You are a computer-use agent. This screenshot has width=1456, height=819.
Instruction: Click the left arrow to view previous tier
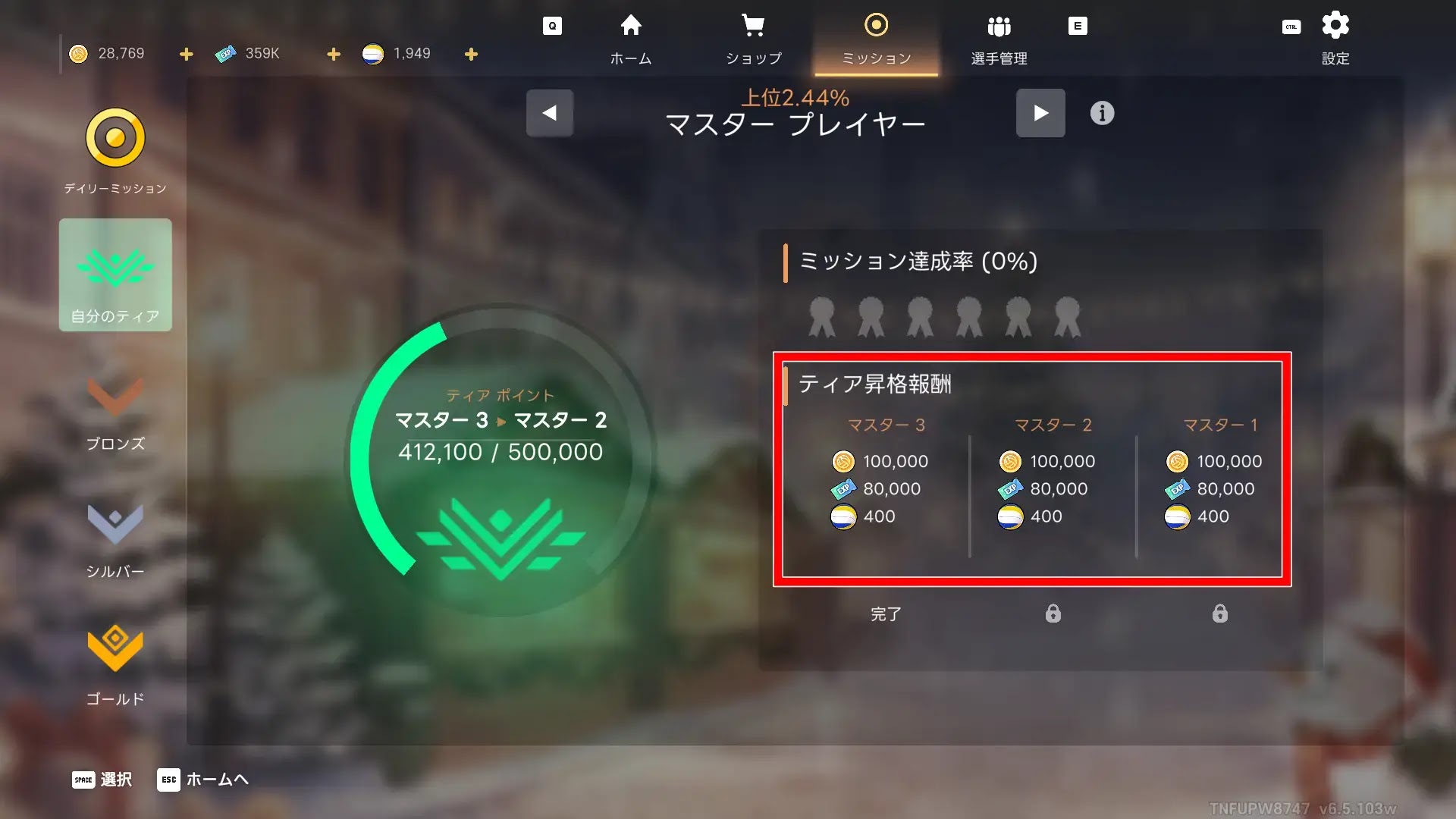[x=549, y=112]
